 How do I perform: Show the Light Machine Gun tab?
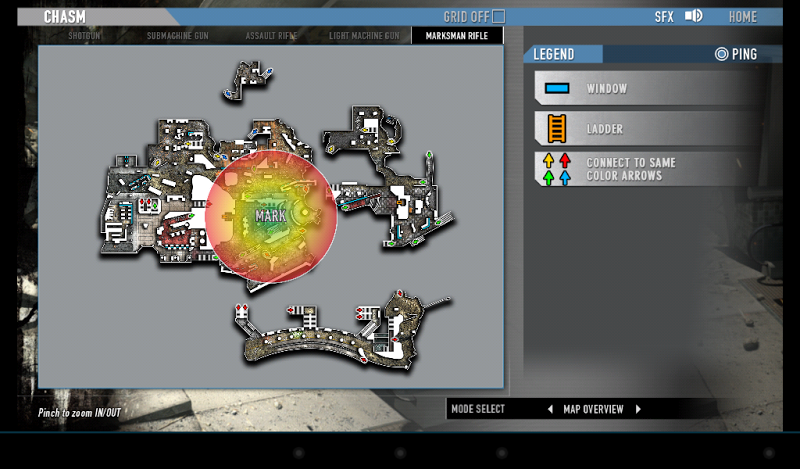click(364, 36)
